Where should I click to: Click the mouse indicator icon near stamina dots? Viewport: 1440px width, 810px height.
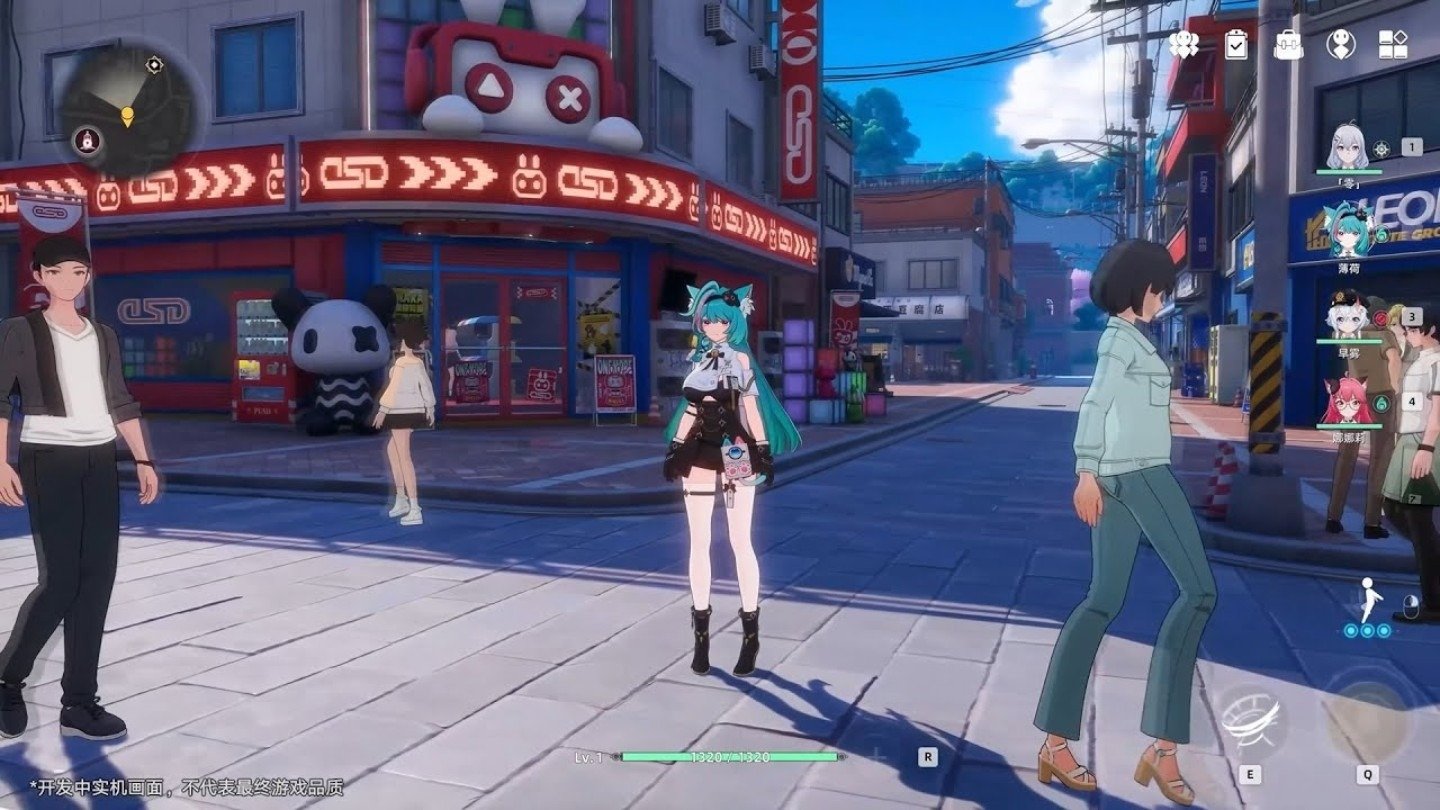point(1411,606)
